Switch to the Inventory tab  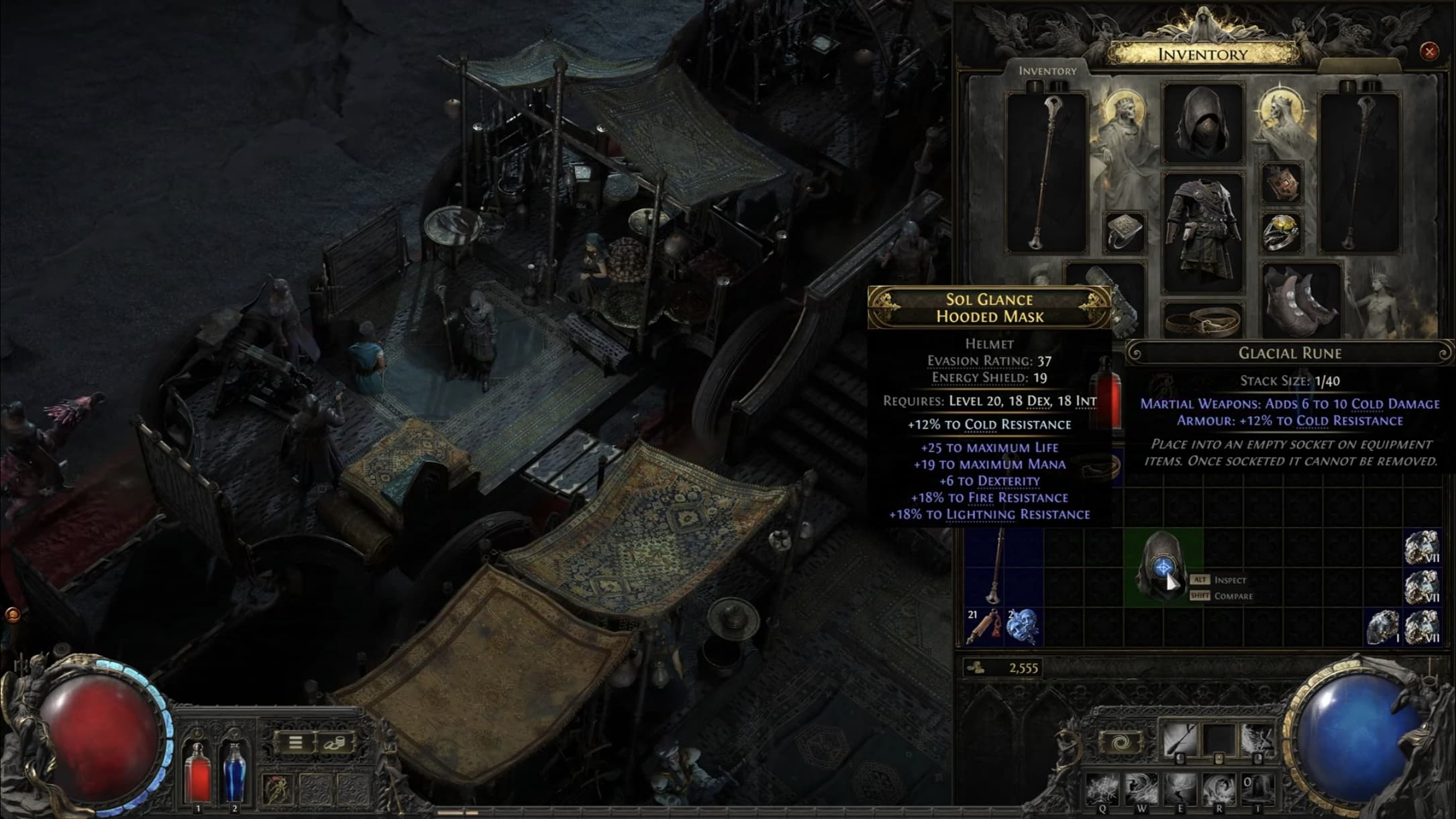[x=1047, y=70]
